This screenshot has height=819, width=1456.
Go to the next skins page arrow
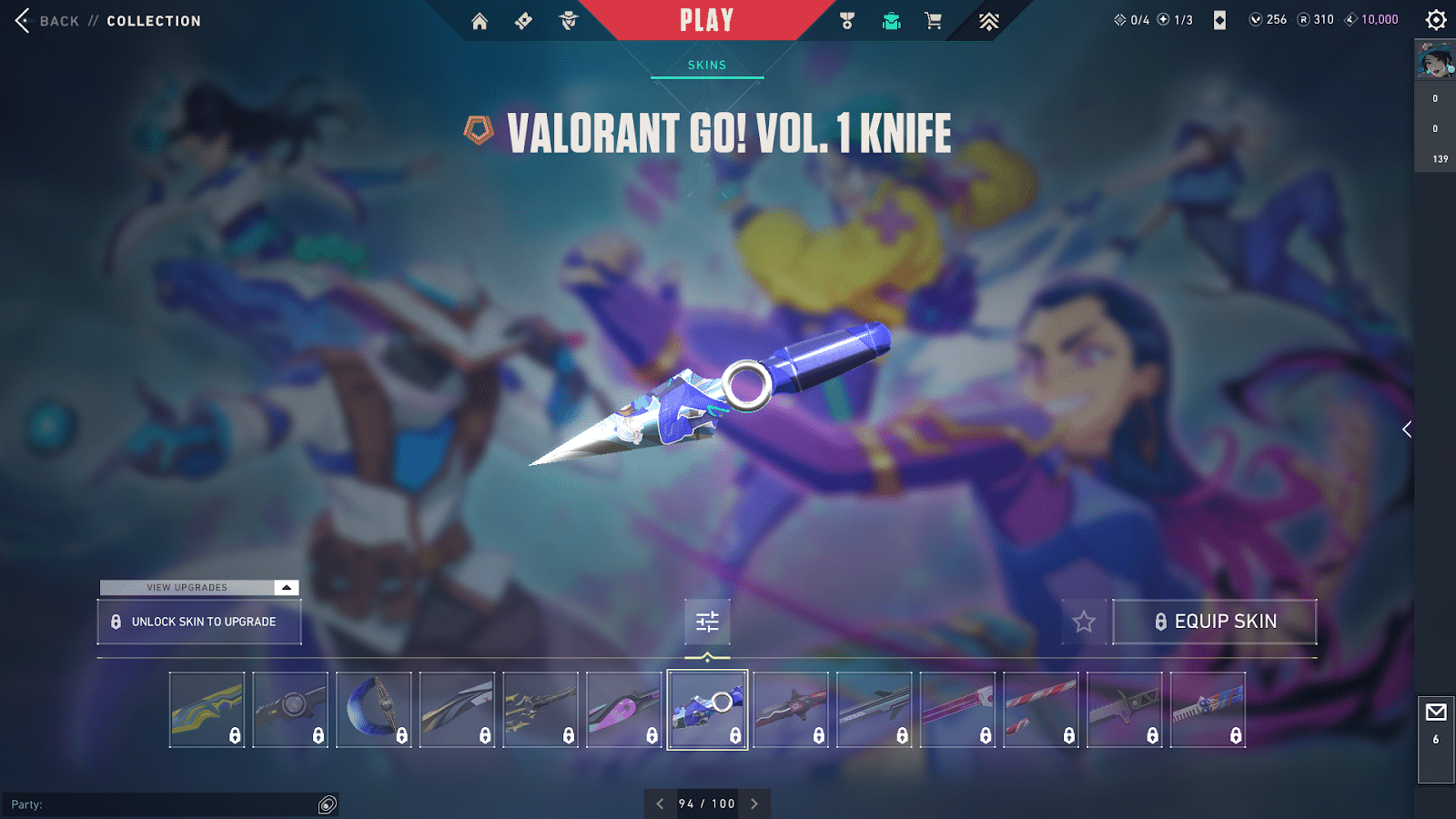(x=754, y=804)
